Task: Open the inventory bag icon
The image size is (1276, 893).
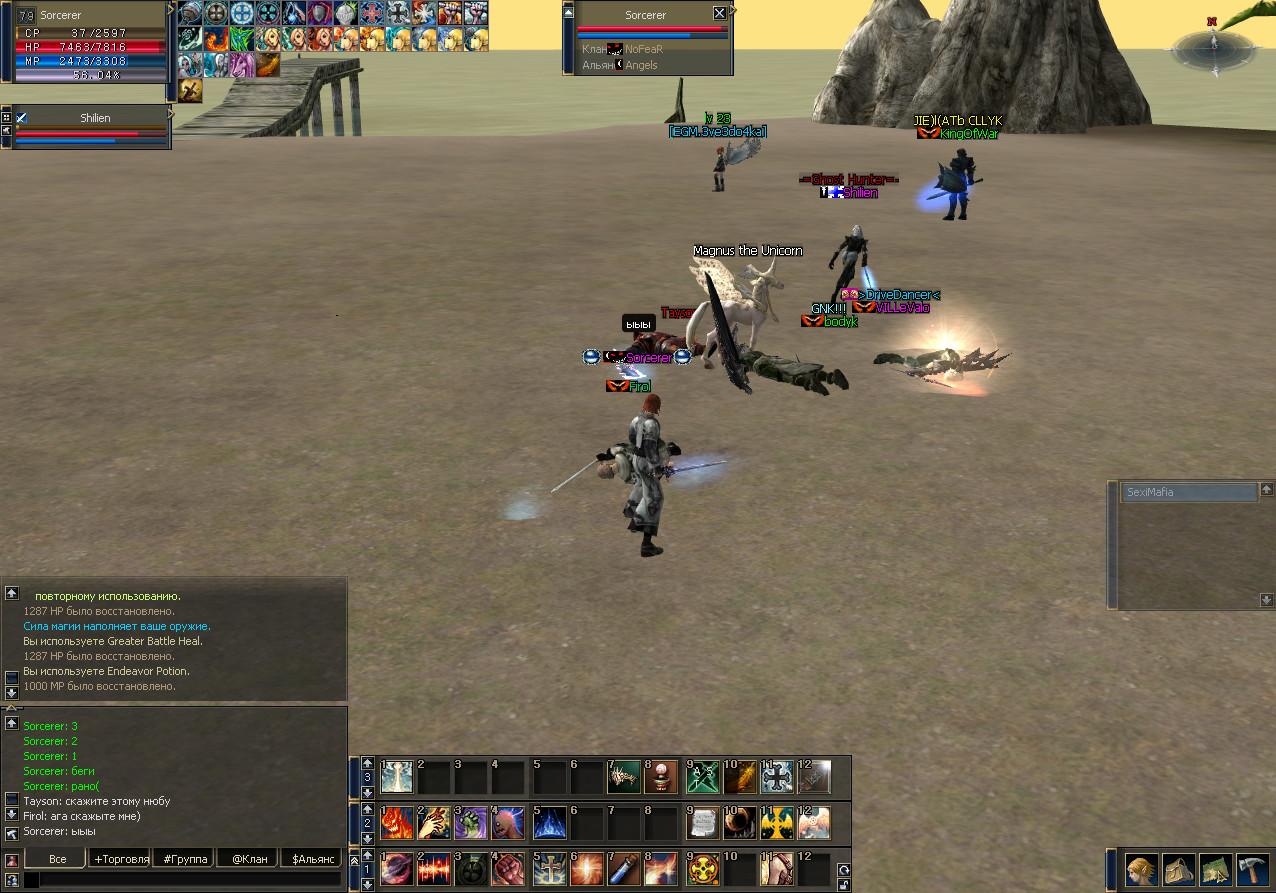Action: [1178, 869]
